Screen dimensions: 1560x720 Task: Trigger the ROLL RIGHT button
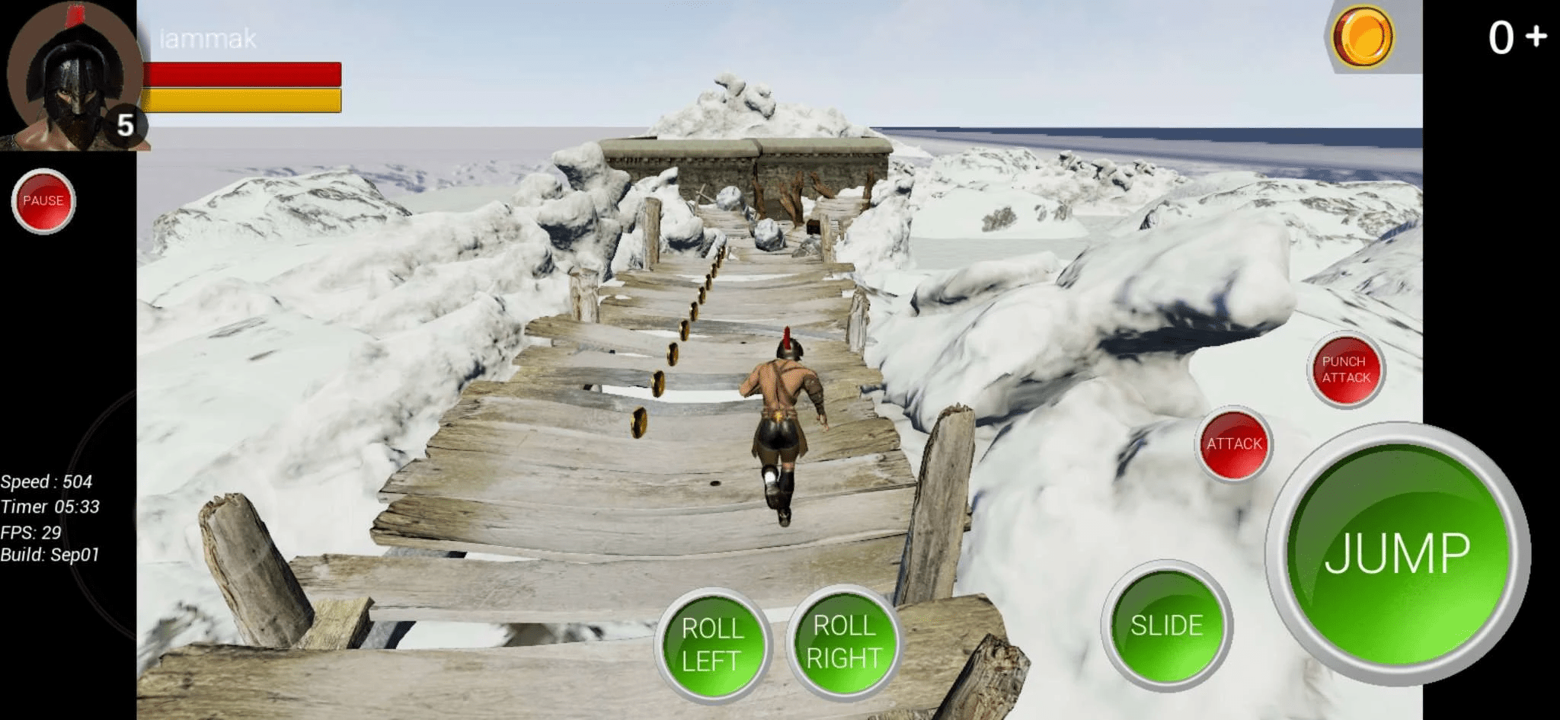pyautogui.click(x=844, y=642)
